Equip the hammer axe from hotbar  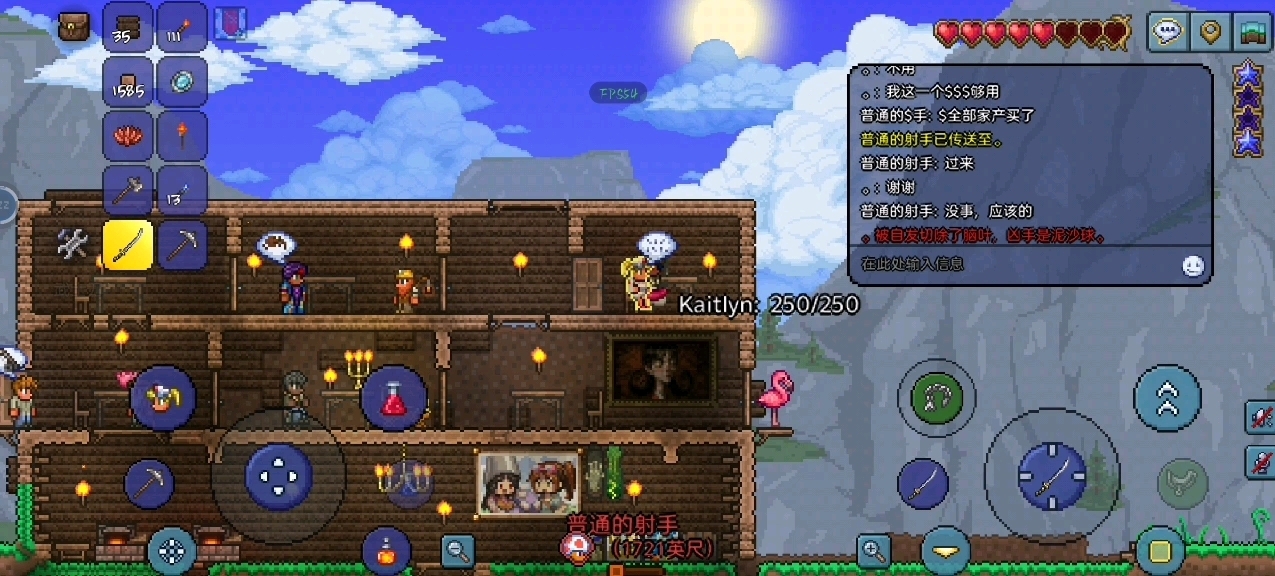tap(127, 190)
